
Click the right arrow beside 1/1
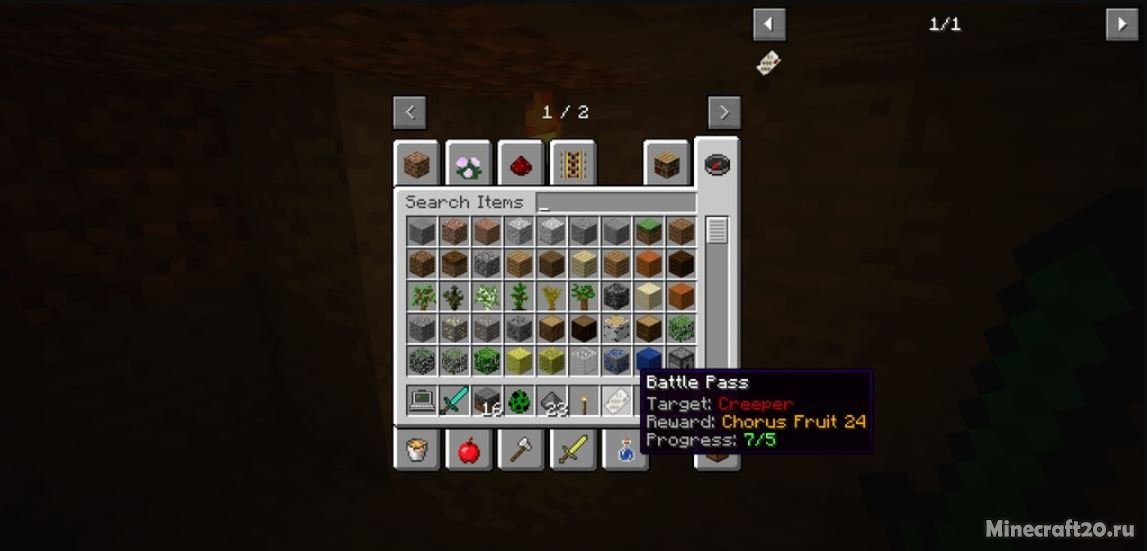pos(1121,24)
